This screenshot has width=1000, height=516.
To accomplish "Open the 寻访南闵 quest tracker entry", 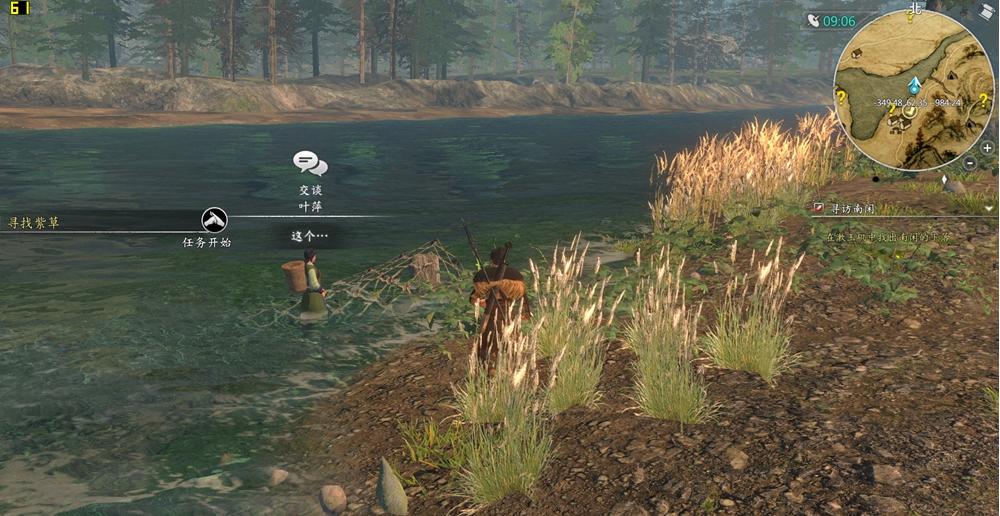I will coord(846,209).
